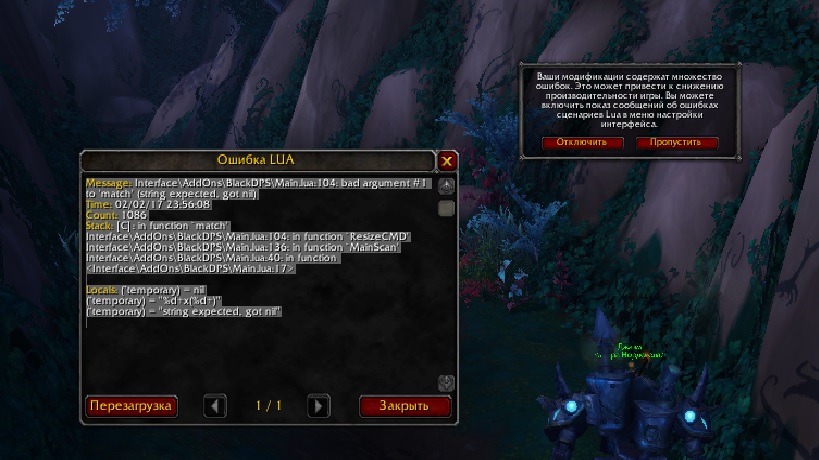
Task: Click the error text scroll-up arrow
Action: (447, 186)
